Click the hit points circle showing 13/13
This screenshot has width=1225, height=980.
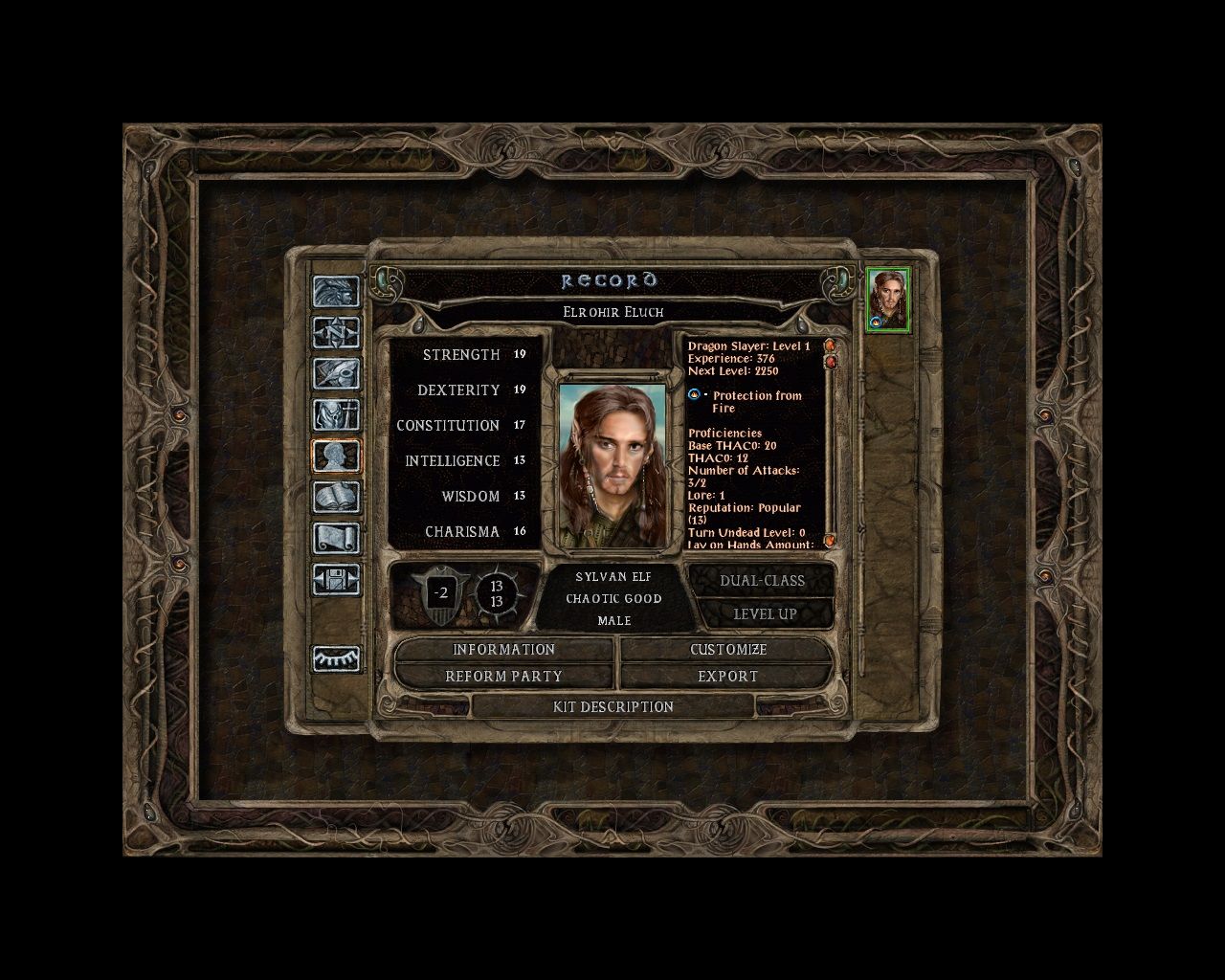pyautogui.click(x=500, y=593)
